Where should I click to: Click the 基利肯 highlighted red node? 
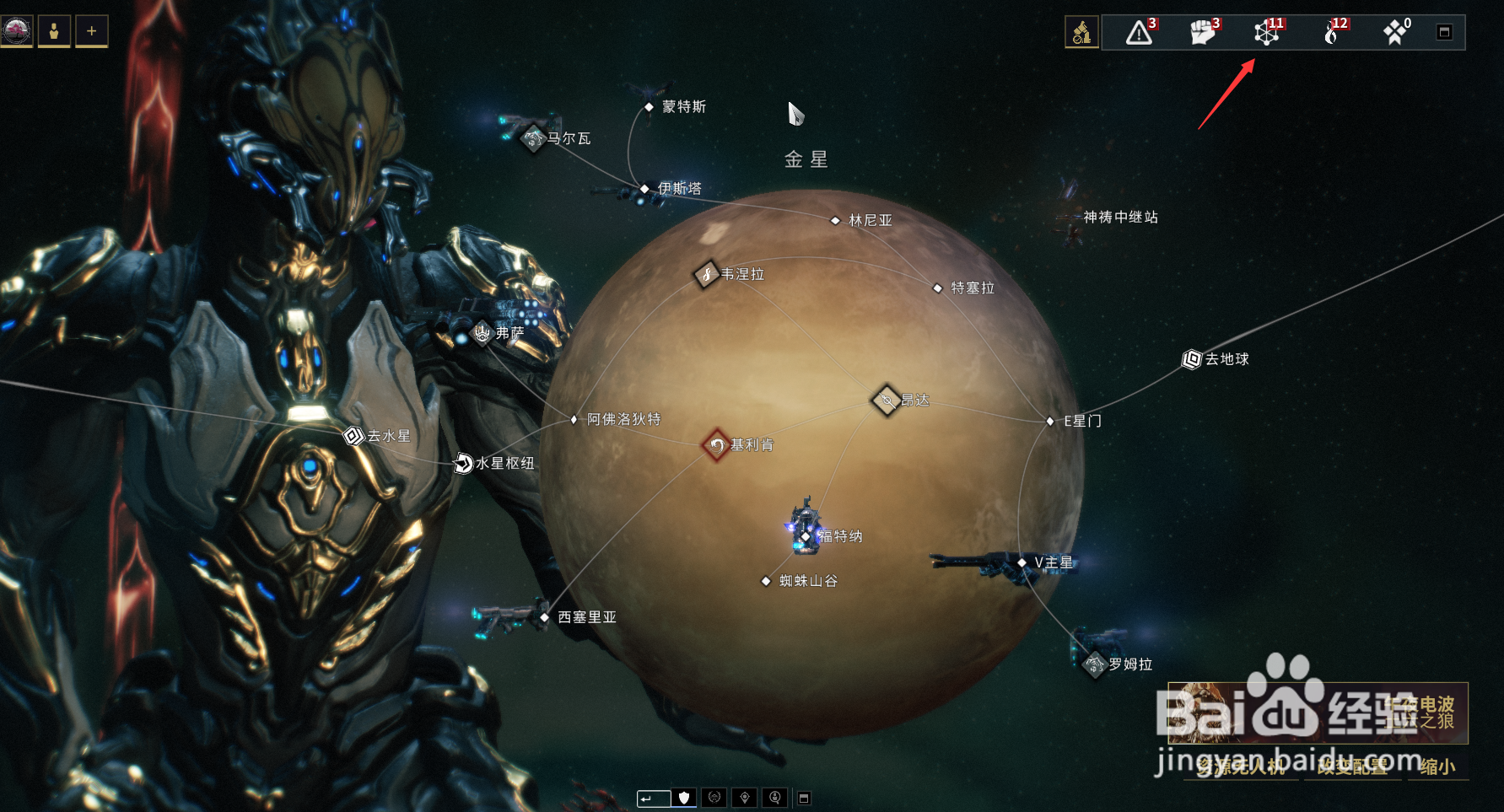(x=716, y=444)
